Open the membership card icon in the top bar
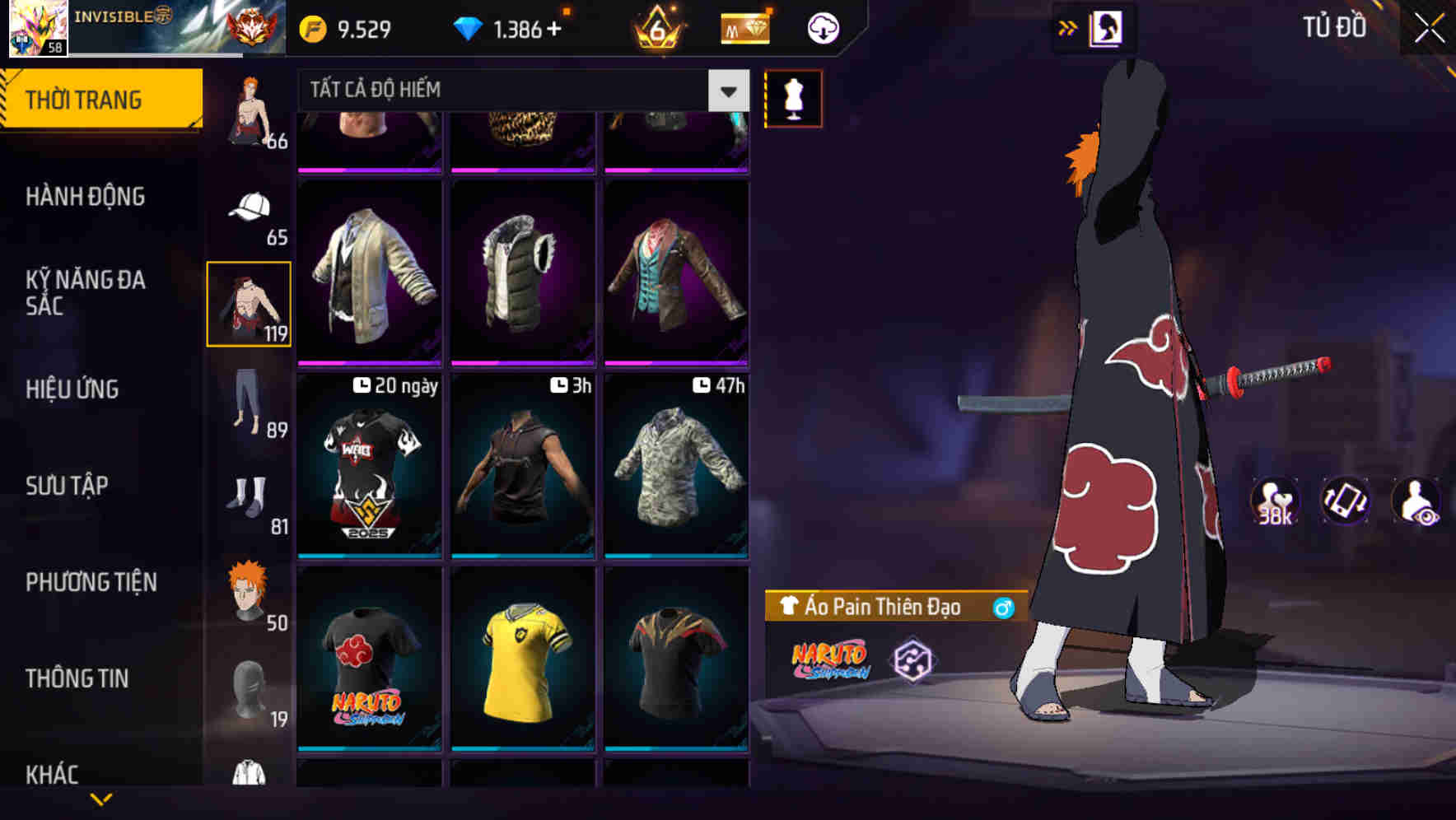The width and height of the screenshot is (1456, 820). [x=742, y=27]
